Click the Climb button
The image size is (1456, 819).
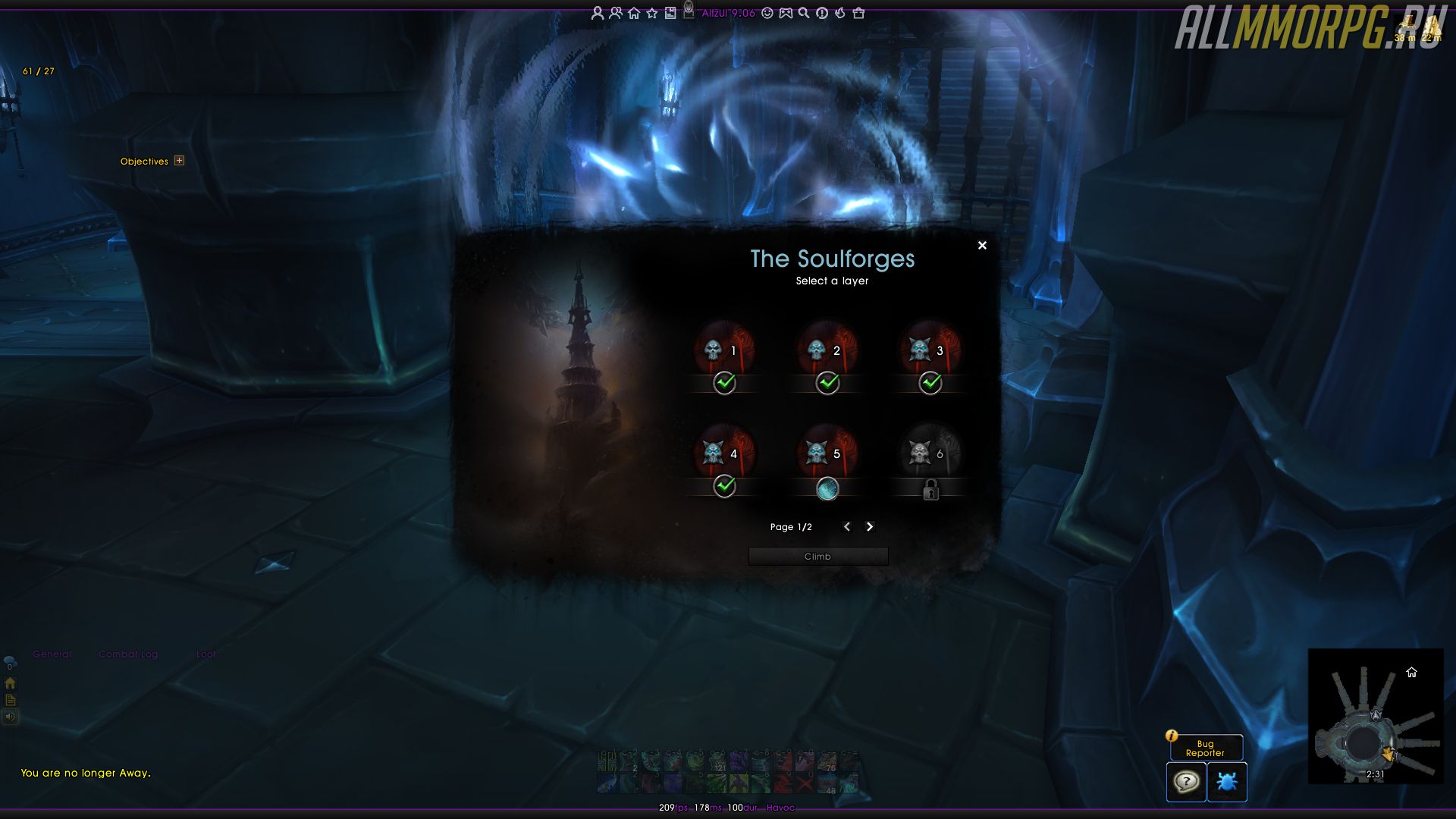click(817, 557)
